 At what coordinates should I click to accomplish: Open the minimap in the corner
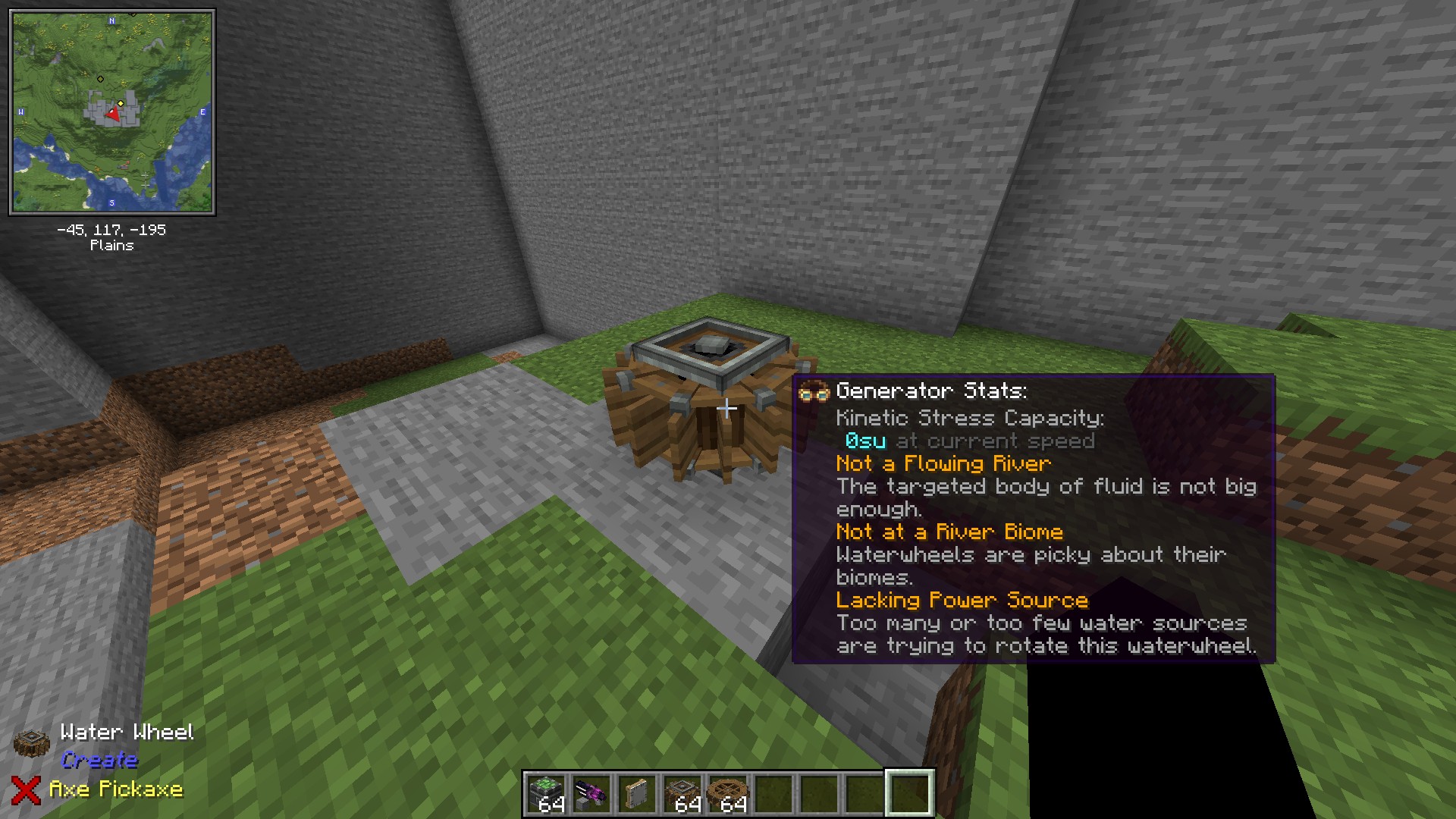tap(112, 112)
